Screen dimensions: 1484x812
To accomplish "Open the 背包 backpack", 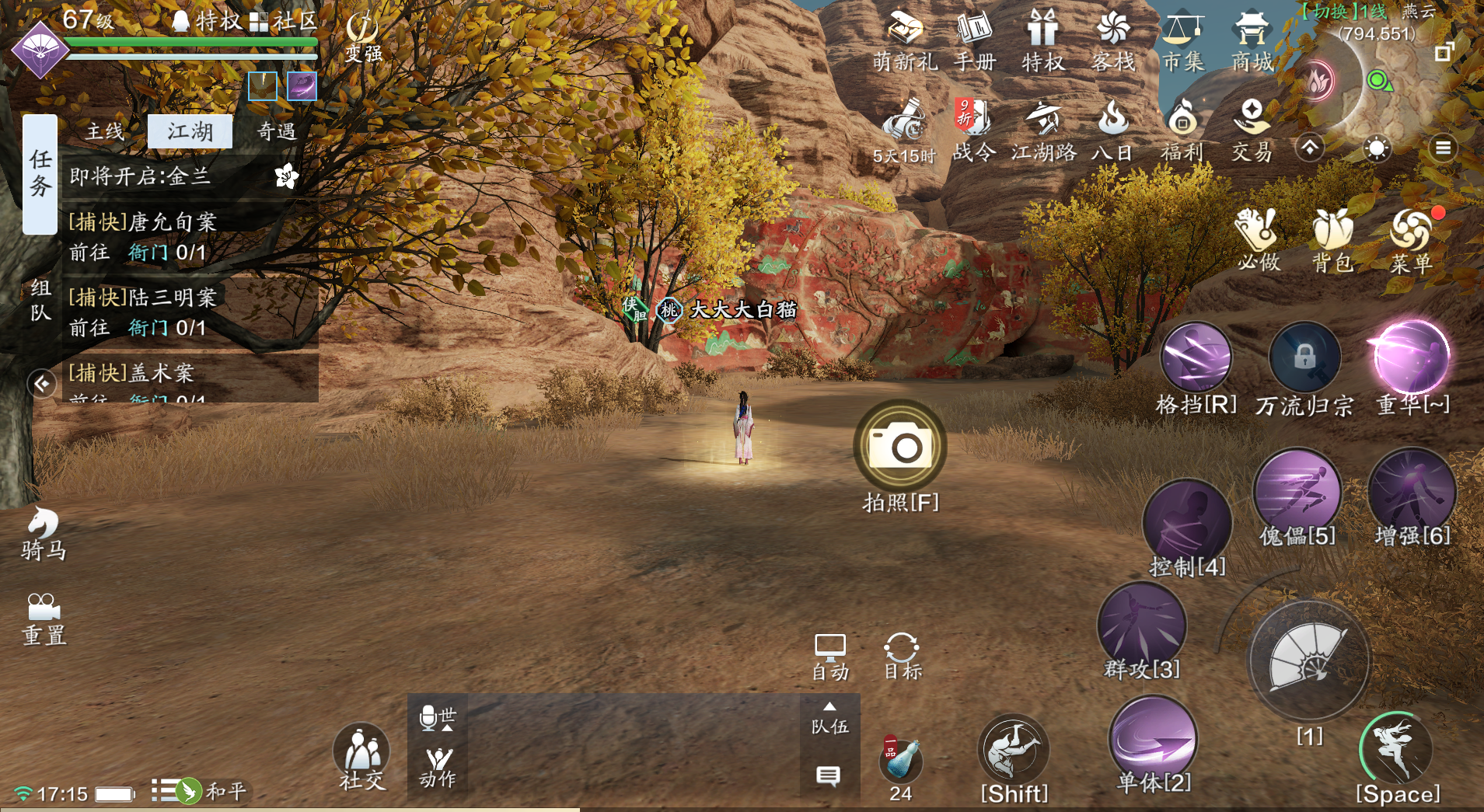I will click(x=1332, y=241).
